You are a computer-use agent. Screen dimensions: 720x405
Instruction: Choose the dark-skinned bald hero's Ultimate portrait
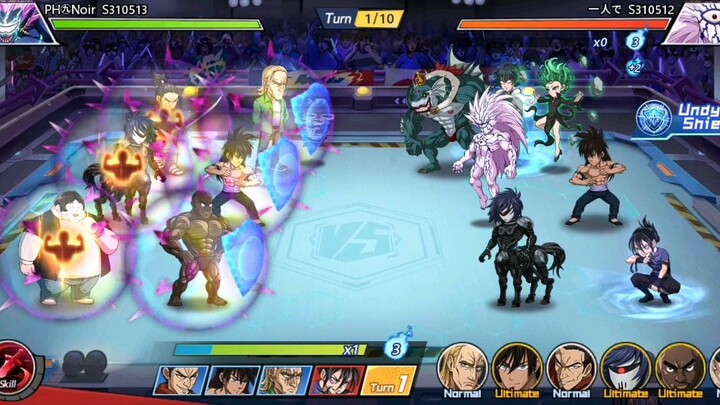coord(680,367)
